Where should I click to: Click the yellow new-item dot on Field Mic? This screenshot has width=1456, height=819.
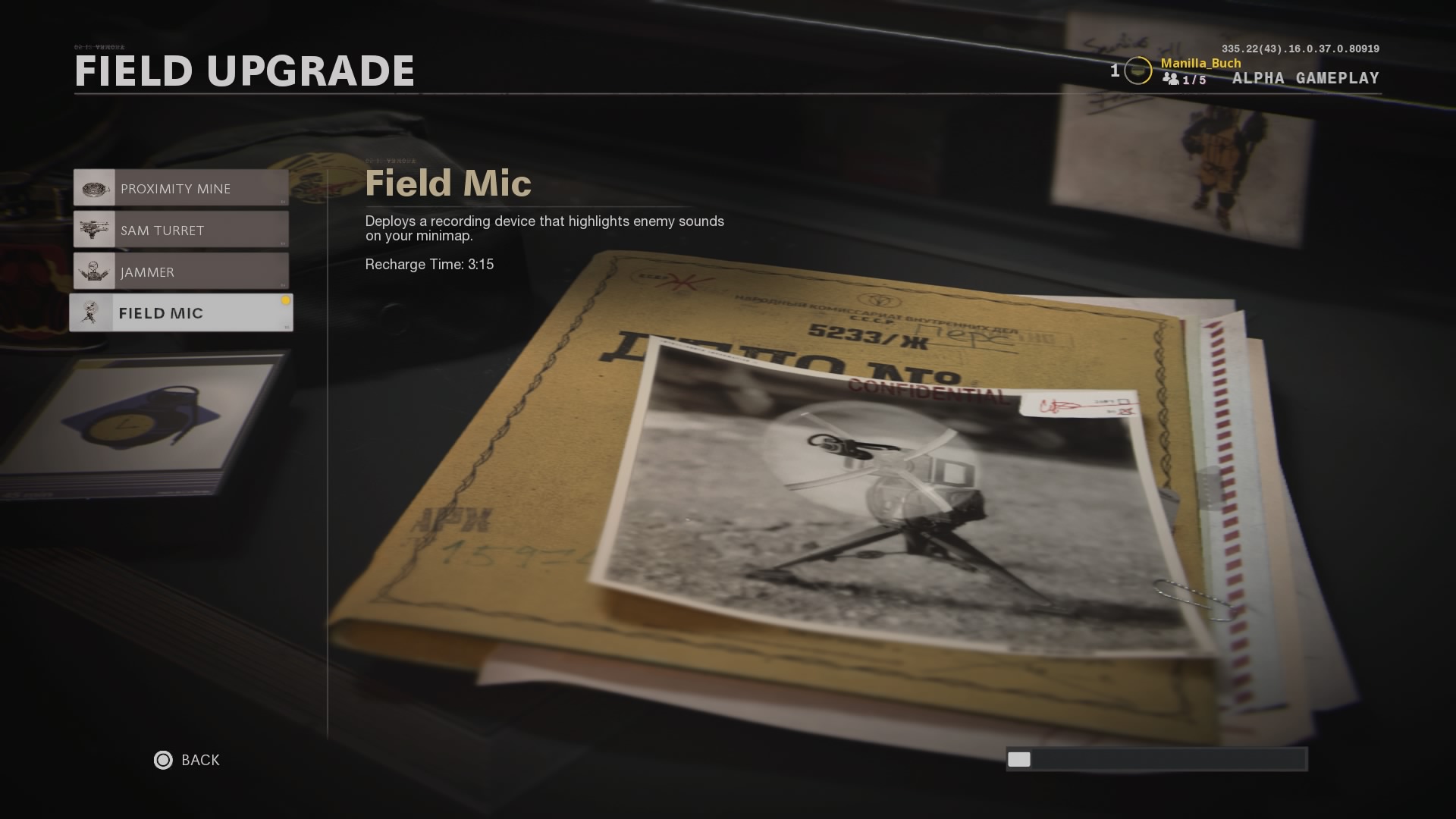pos(286,299)
